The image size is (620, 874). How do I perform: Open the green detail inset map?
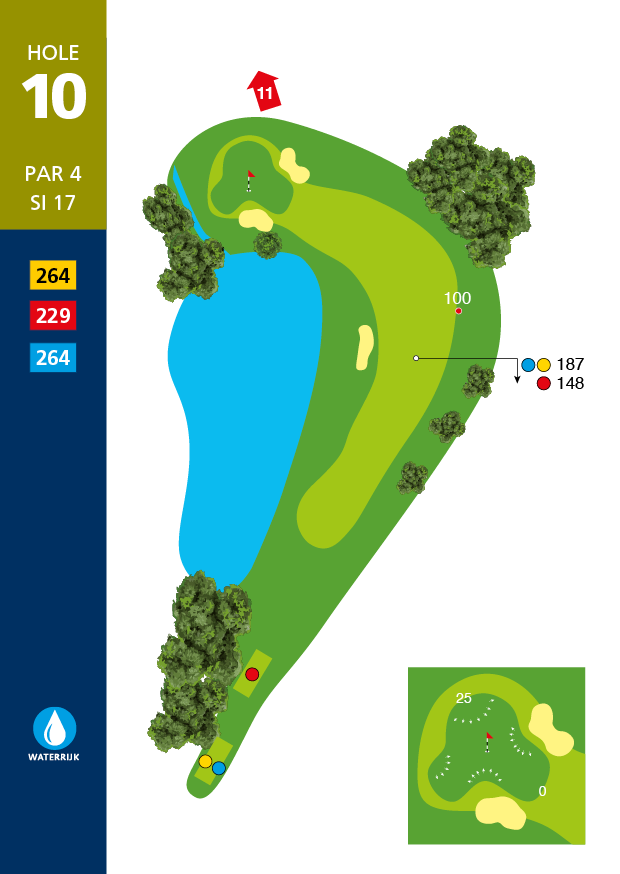[496, 755]
